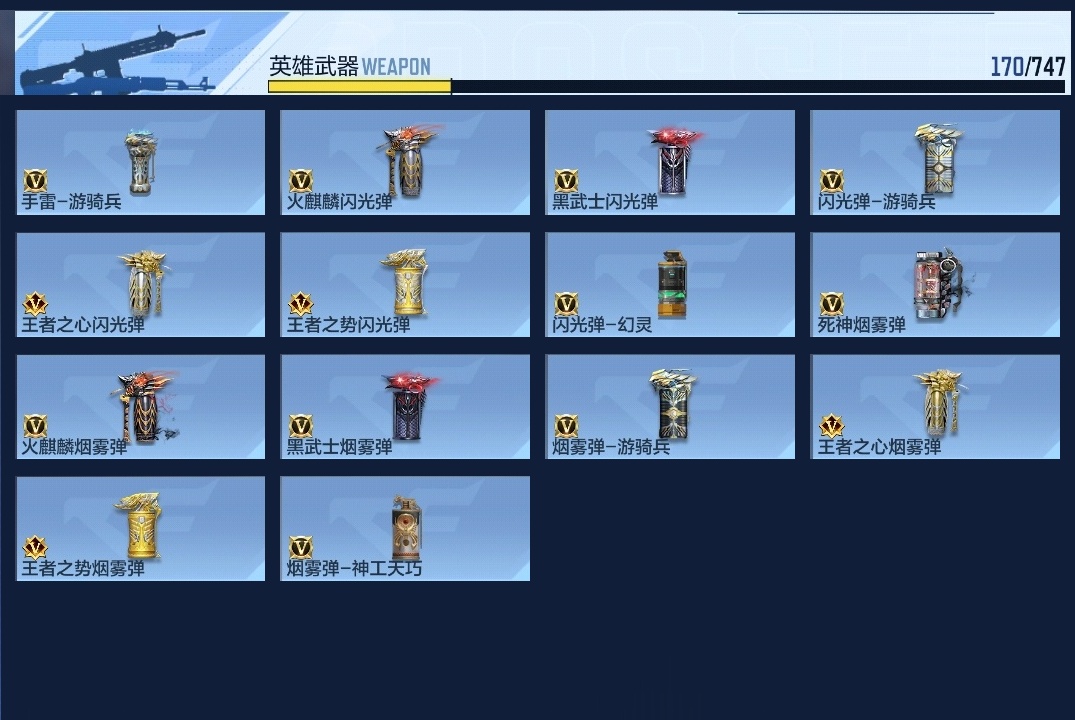Choose the 火麒麟闪光弹 item
The image size is (1075, 720).
405,162
